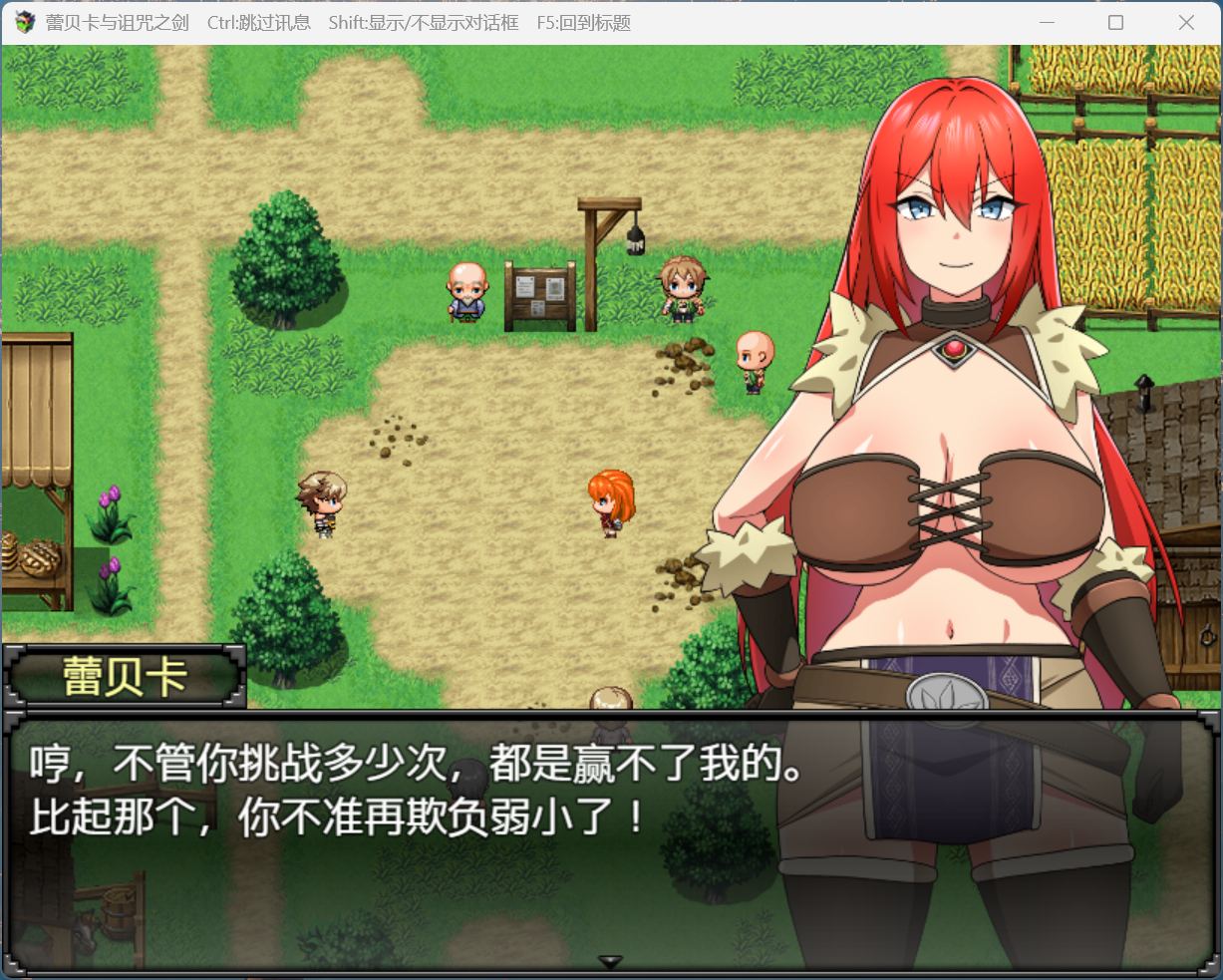This screenshot has width=1223, height=980.
Task: Close the game window
Action: [1185, 22]
